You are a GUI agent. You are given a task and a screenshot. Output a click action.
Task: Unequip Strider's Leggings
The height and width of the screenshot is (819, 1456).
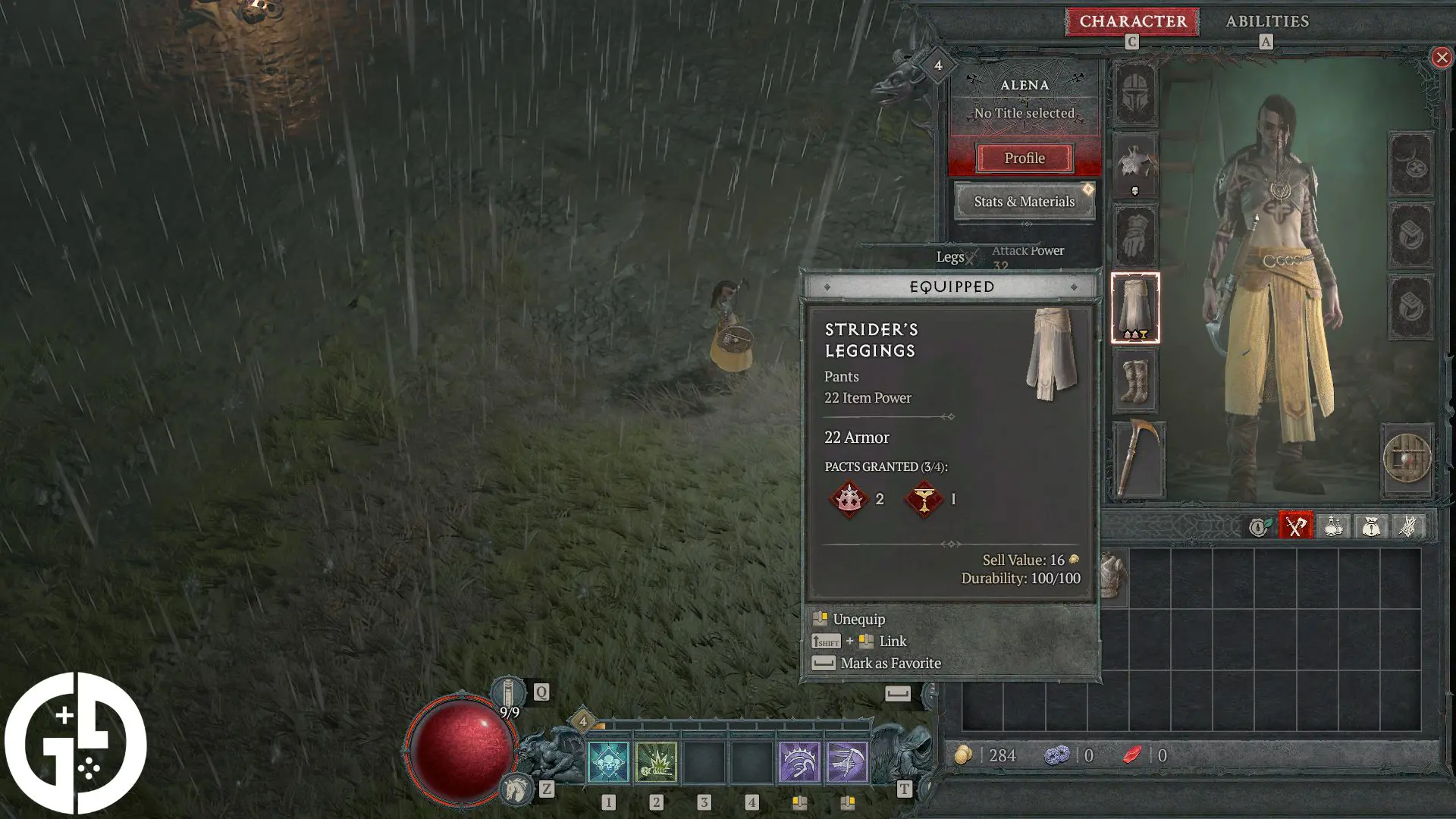tap(858, 619)
